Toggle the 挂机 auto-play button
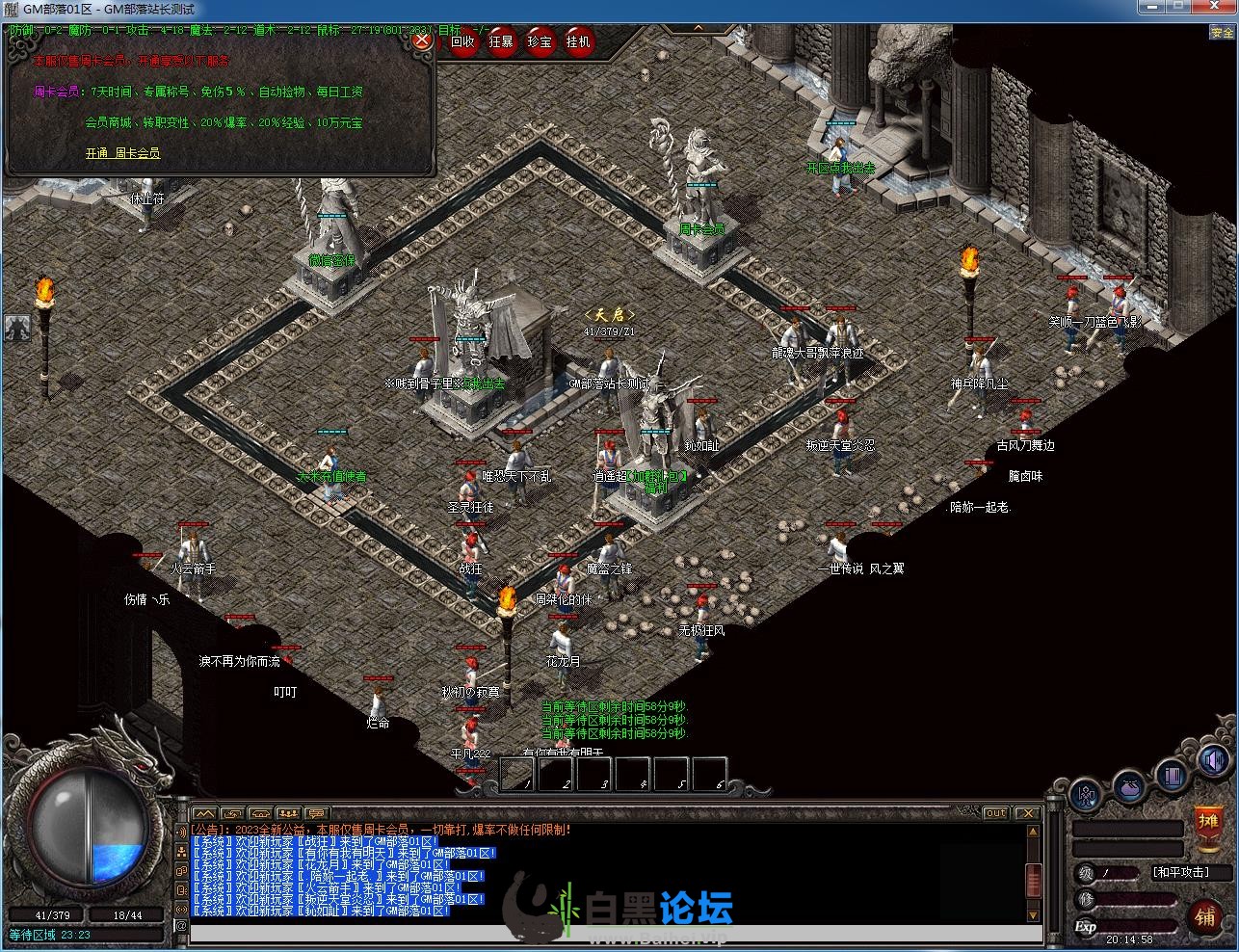 point(579,41)
